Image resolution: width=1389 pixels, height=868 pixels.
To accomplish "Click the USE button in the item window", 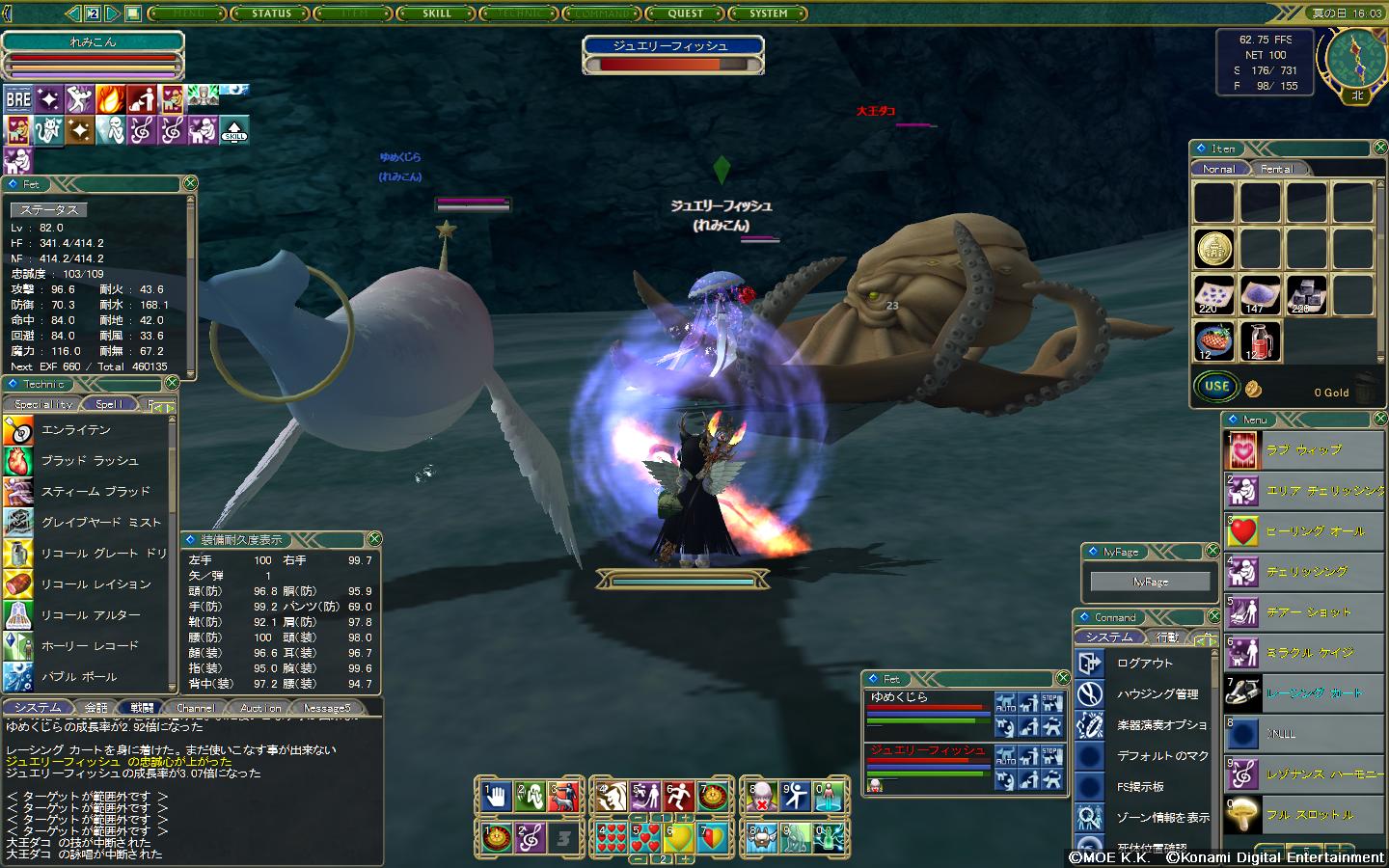I will click(1216, 387).
